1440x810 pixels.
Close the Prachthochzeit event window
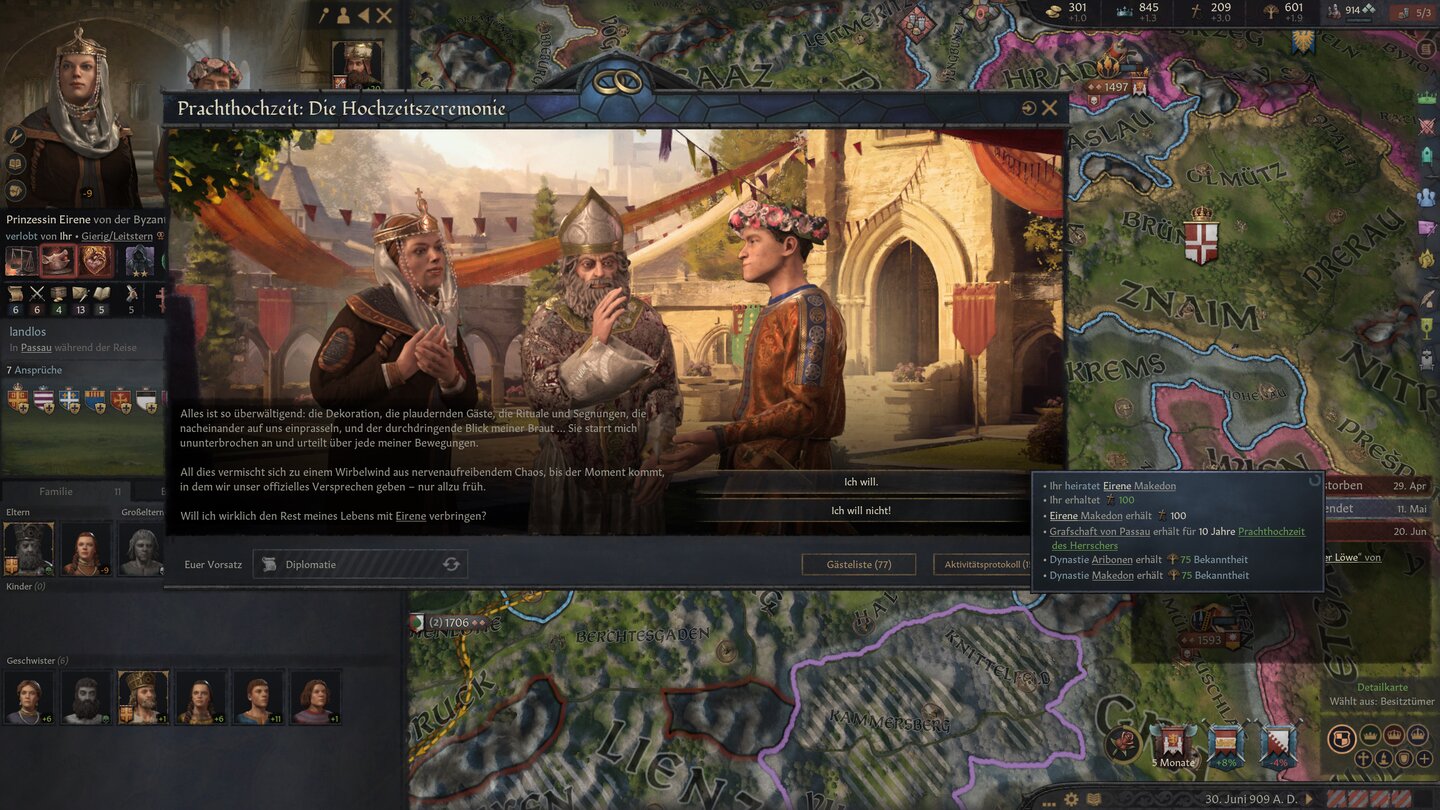point(1049,108)
